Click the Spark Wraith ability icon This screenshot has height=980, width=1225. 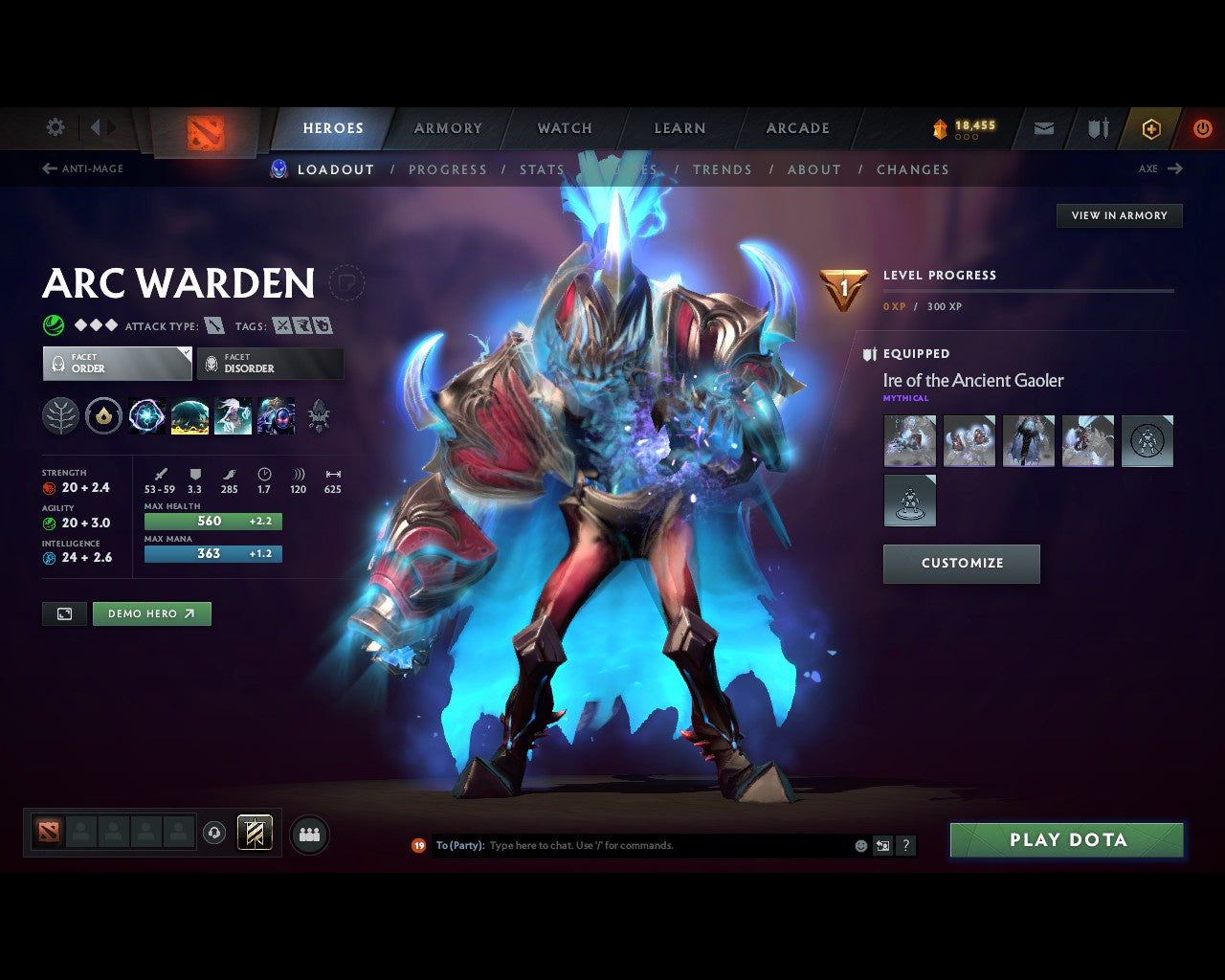[233, 416]
